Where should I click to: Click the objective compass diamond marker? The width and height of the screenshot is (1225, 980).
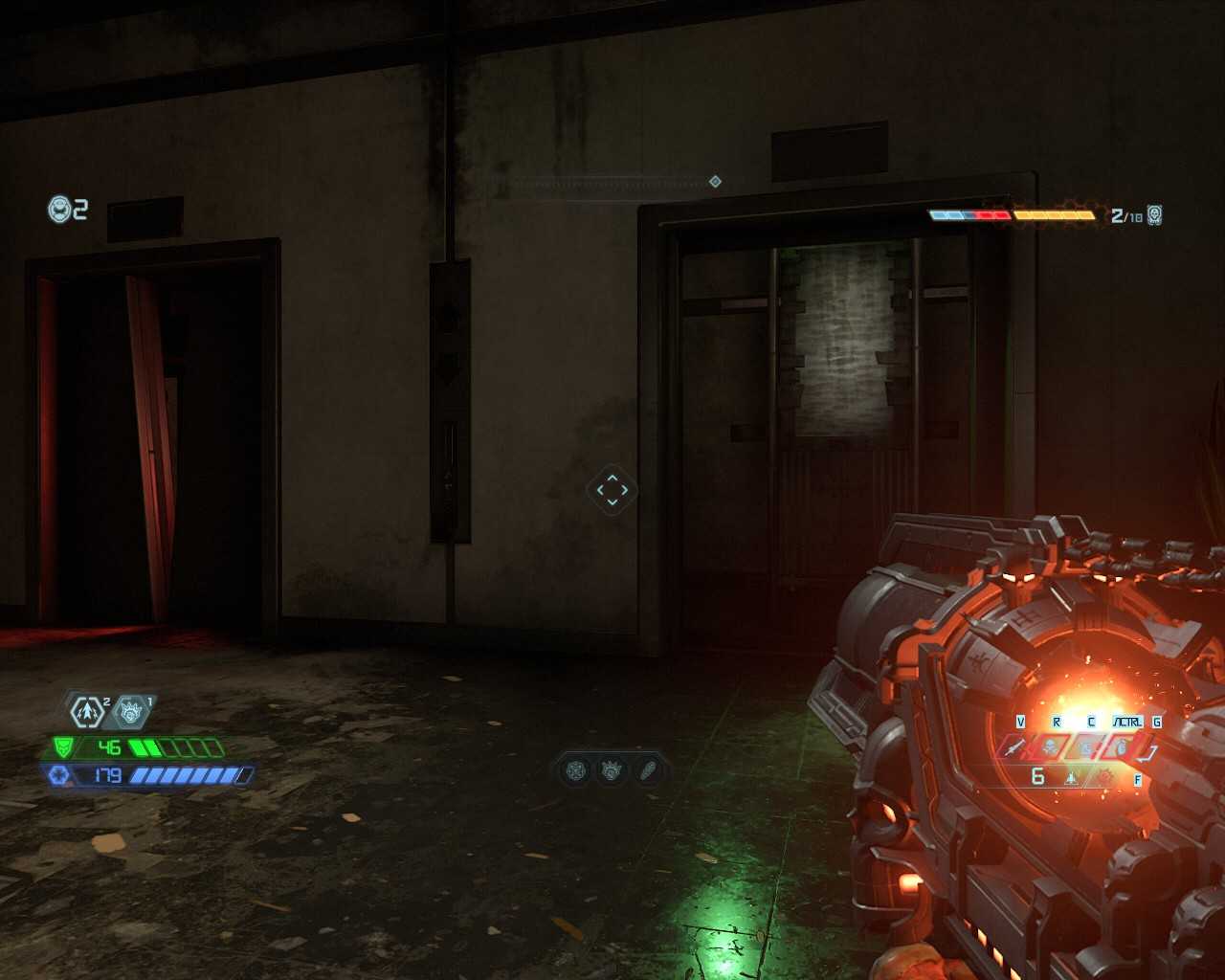(715, 182)
